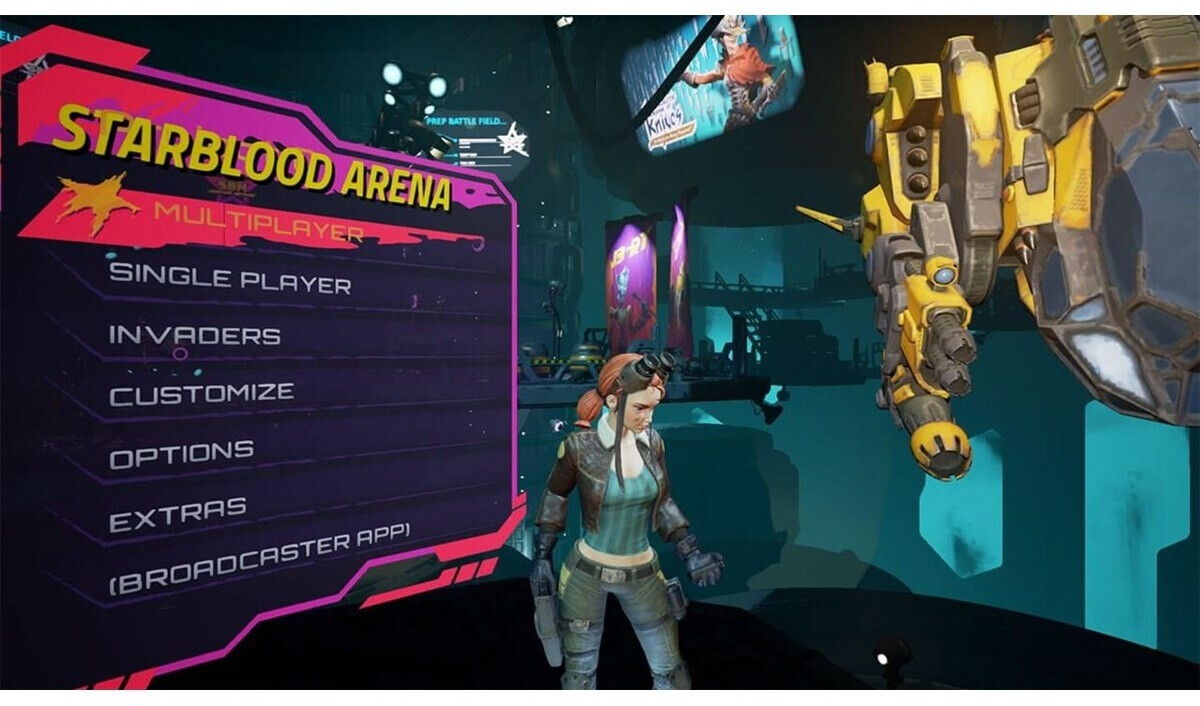Open the Extras section
Viewport: 1200px width, 706px height.
tap(177, 515)
